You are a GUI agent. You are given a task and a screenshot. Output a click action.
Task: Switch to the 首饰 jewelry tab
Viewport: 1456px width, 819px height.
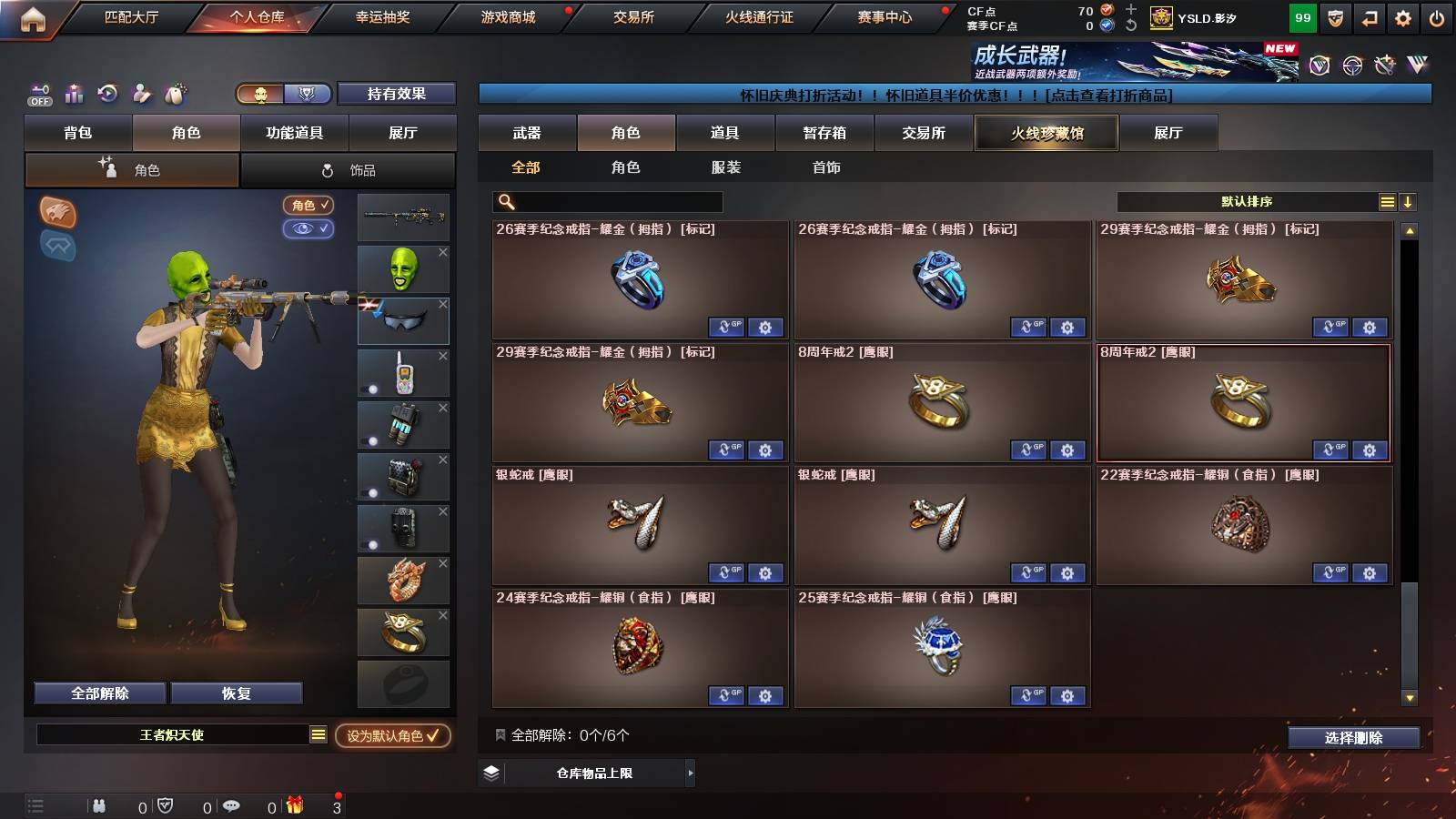pyautogui.click(x=826, y=167)
